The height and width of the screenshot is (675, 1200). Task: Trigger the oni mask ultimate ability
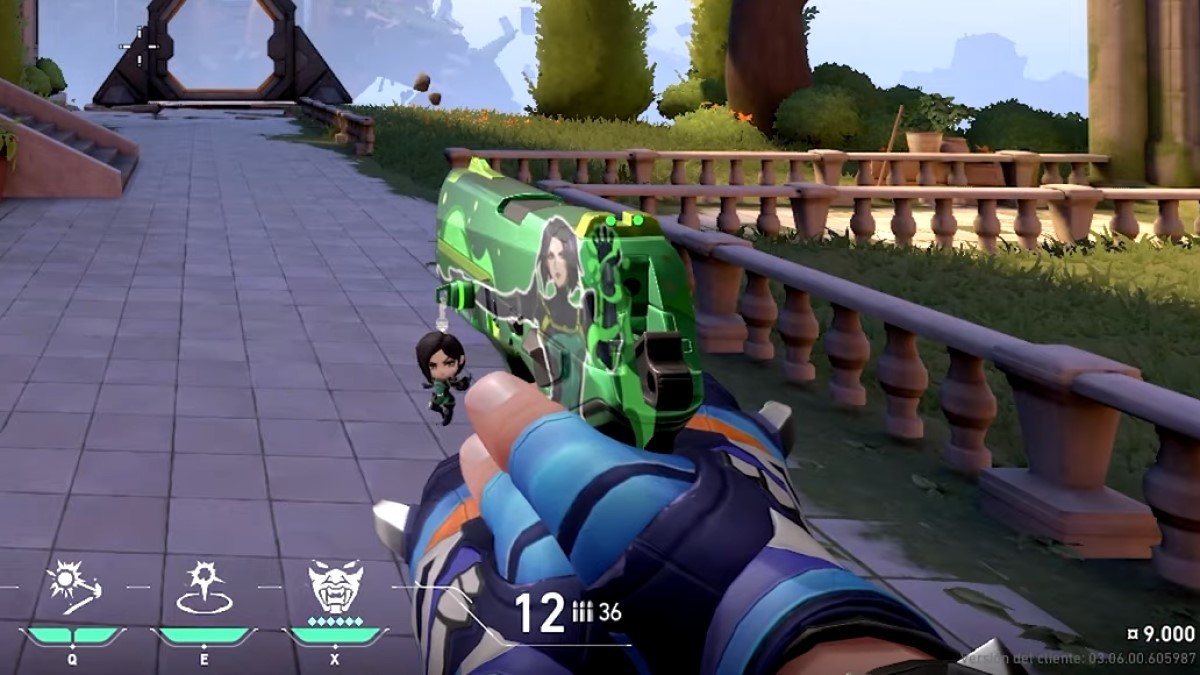tap(335, 586)
